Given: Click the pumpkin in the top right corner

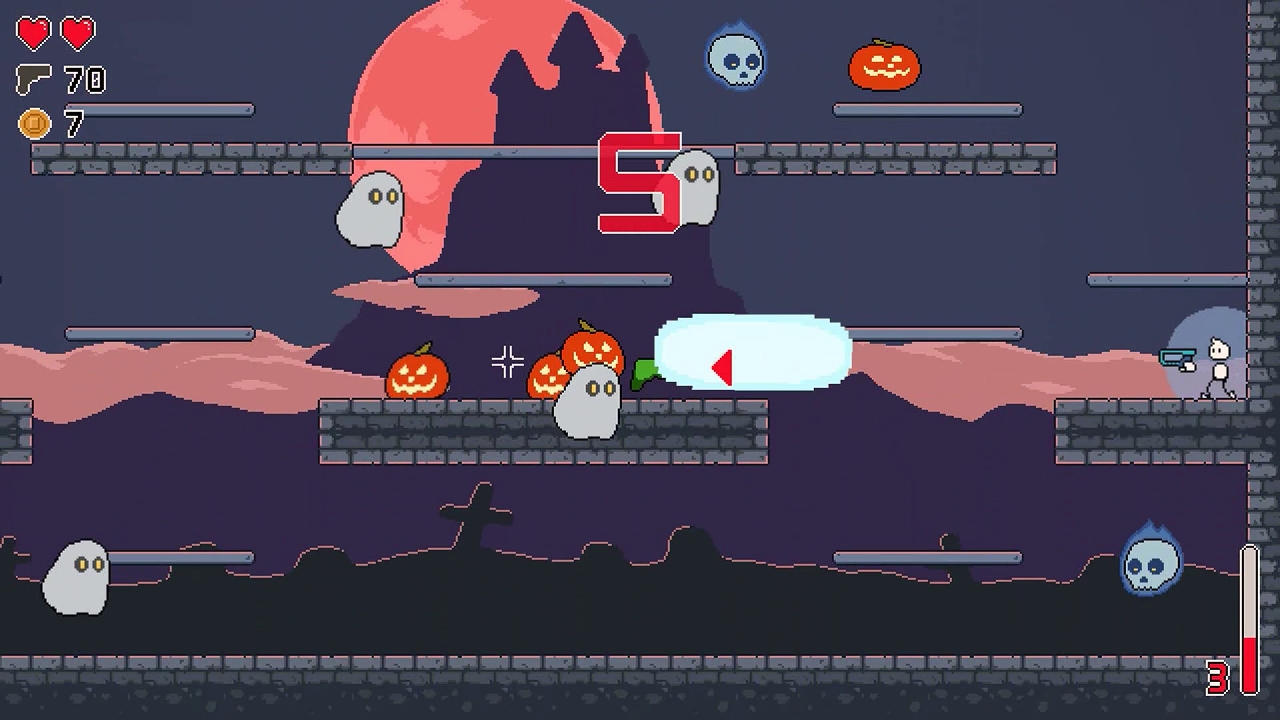Looking at the screenshot, I should click(884, 66).
